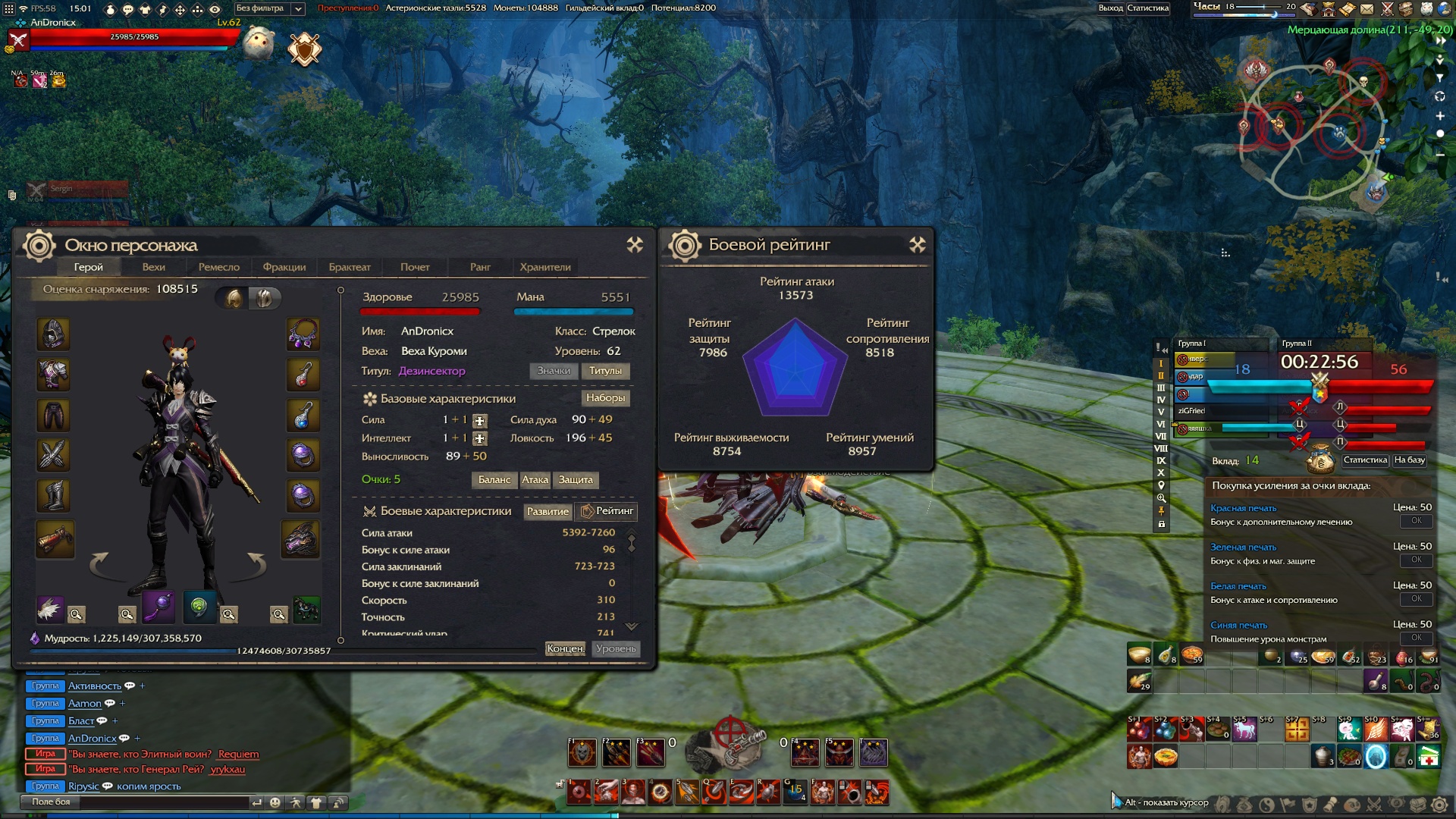Add a point to Сила

point(479,421)
